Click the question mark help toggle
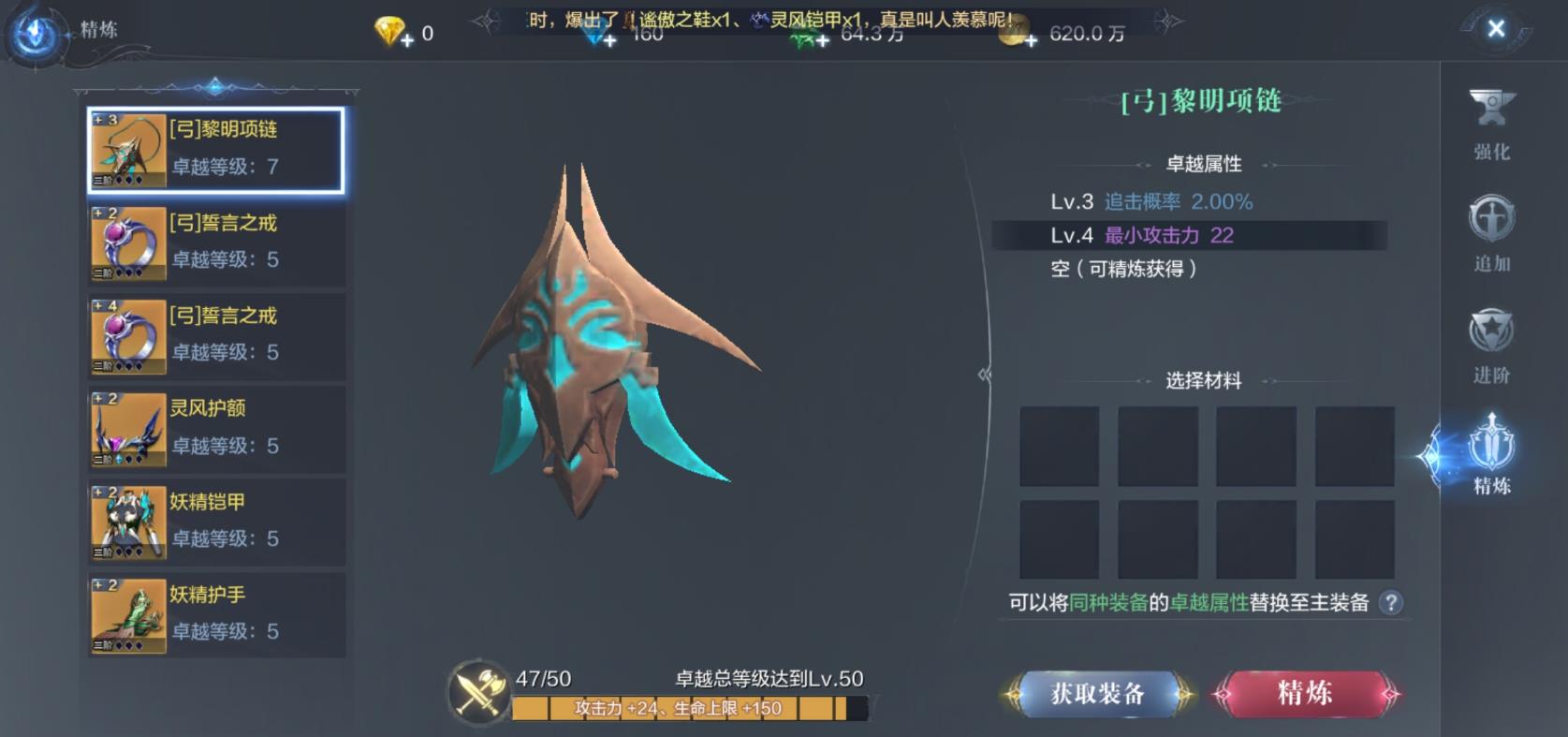This screenshot has height=737, width=1568. pyautogui.click(x=1393, y=605)
